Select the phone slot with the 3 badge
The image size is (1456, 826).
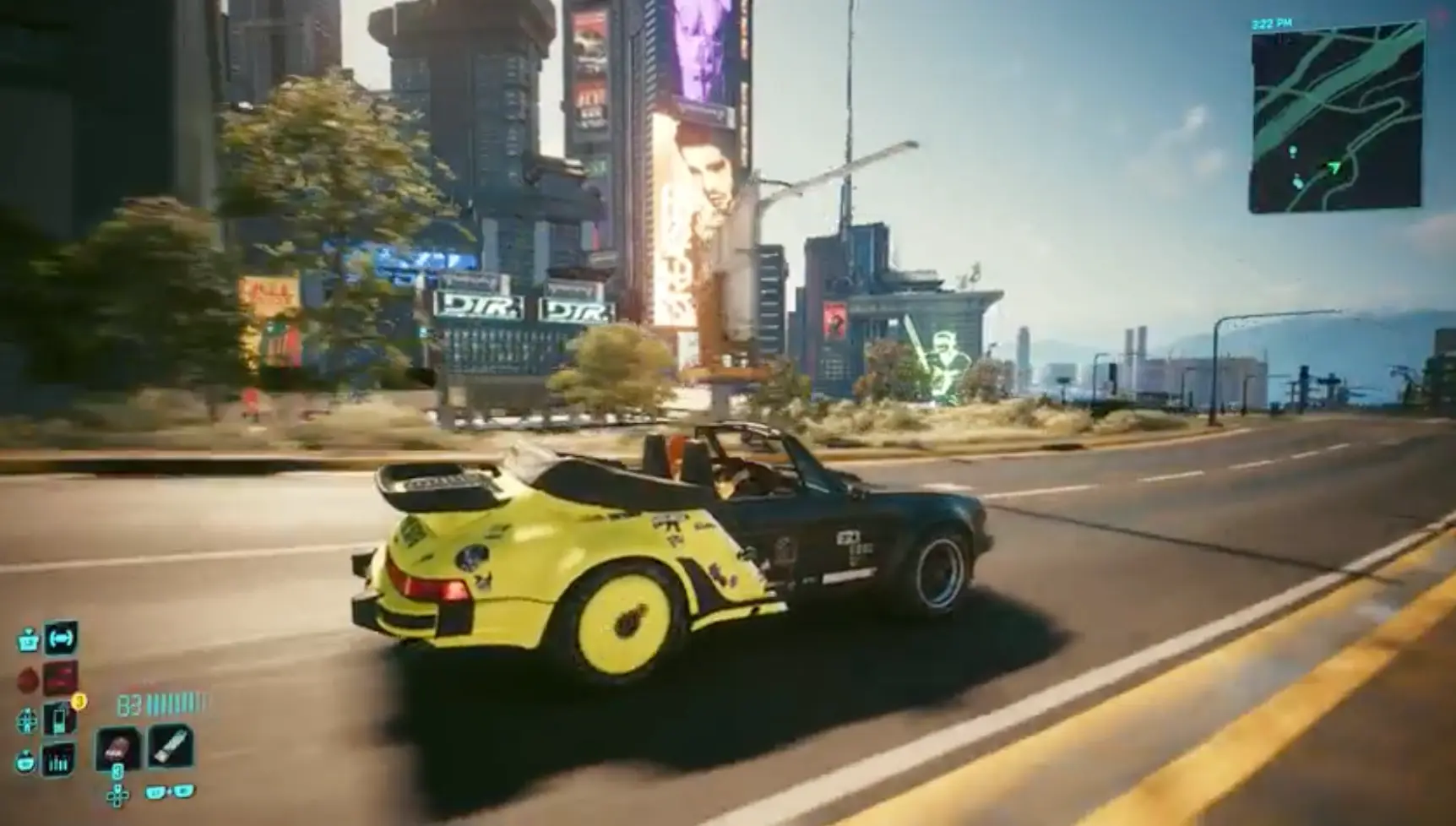[59, 720]
